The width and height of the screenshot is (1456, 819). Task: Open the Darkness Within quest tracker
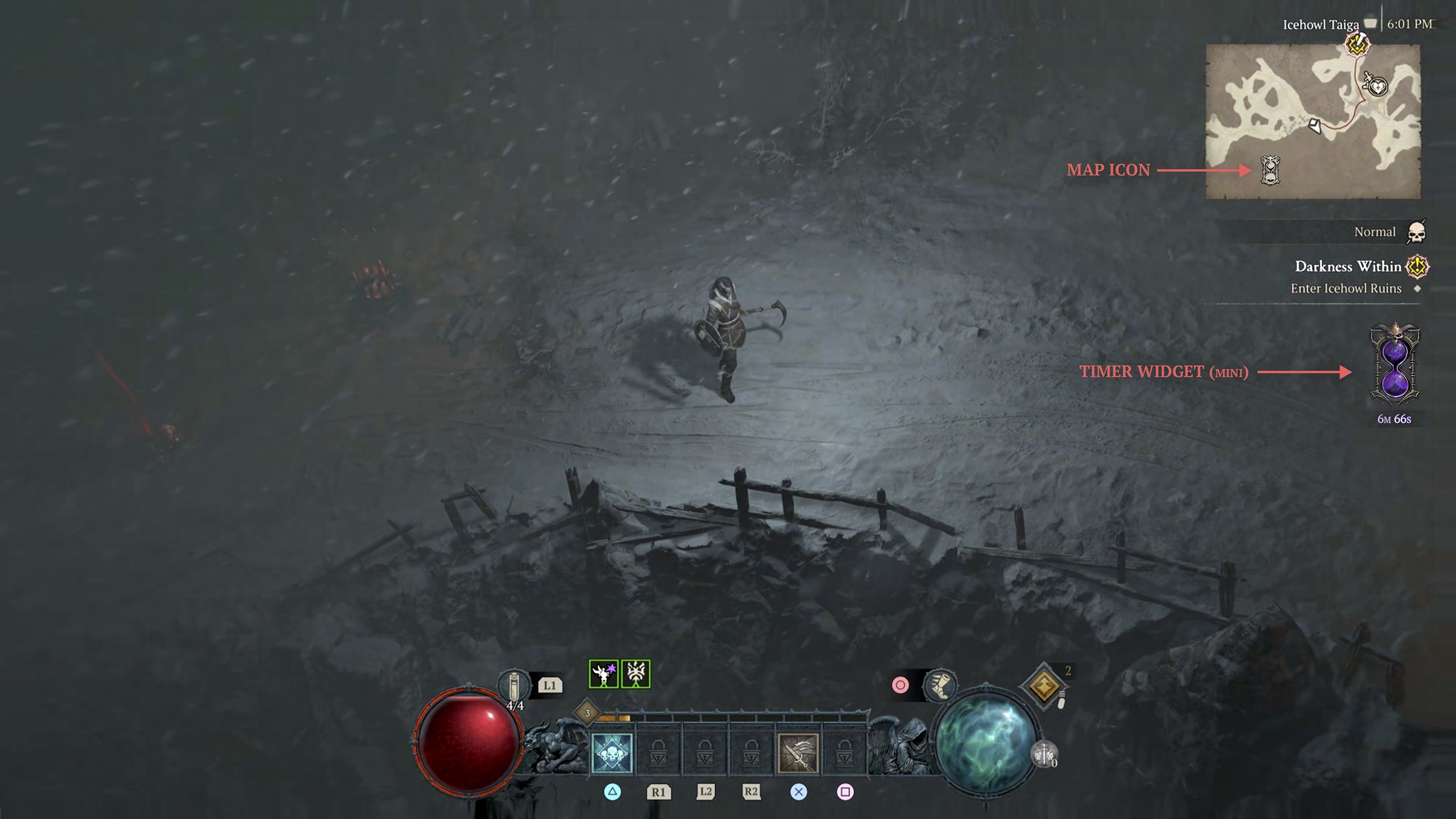[x=1347, y=266]
